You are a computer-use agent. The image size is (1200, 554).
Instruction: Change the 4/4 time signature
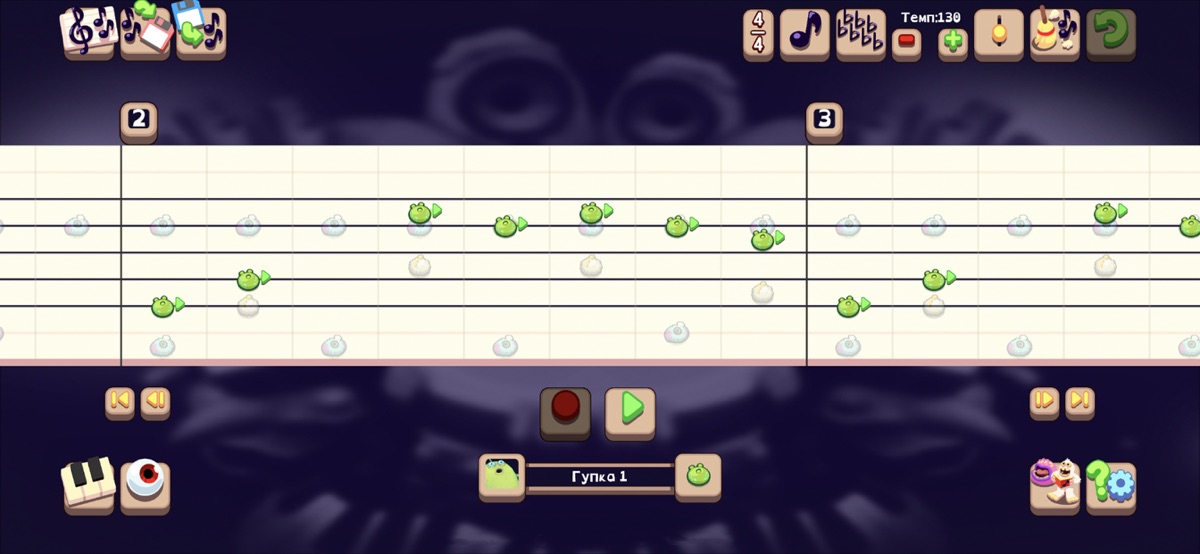pyautogui.click(x=758, y=35)
